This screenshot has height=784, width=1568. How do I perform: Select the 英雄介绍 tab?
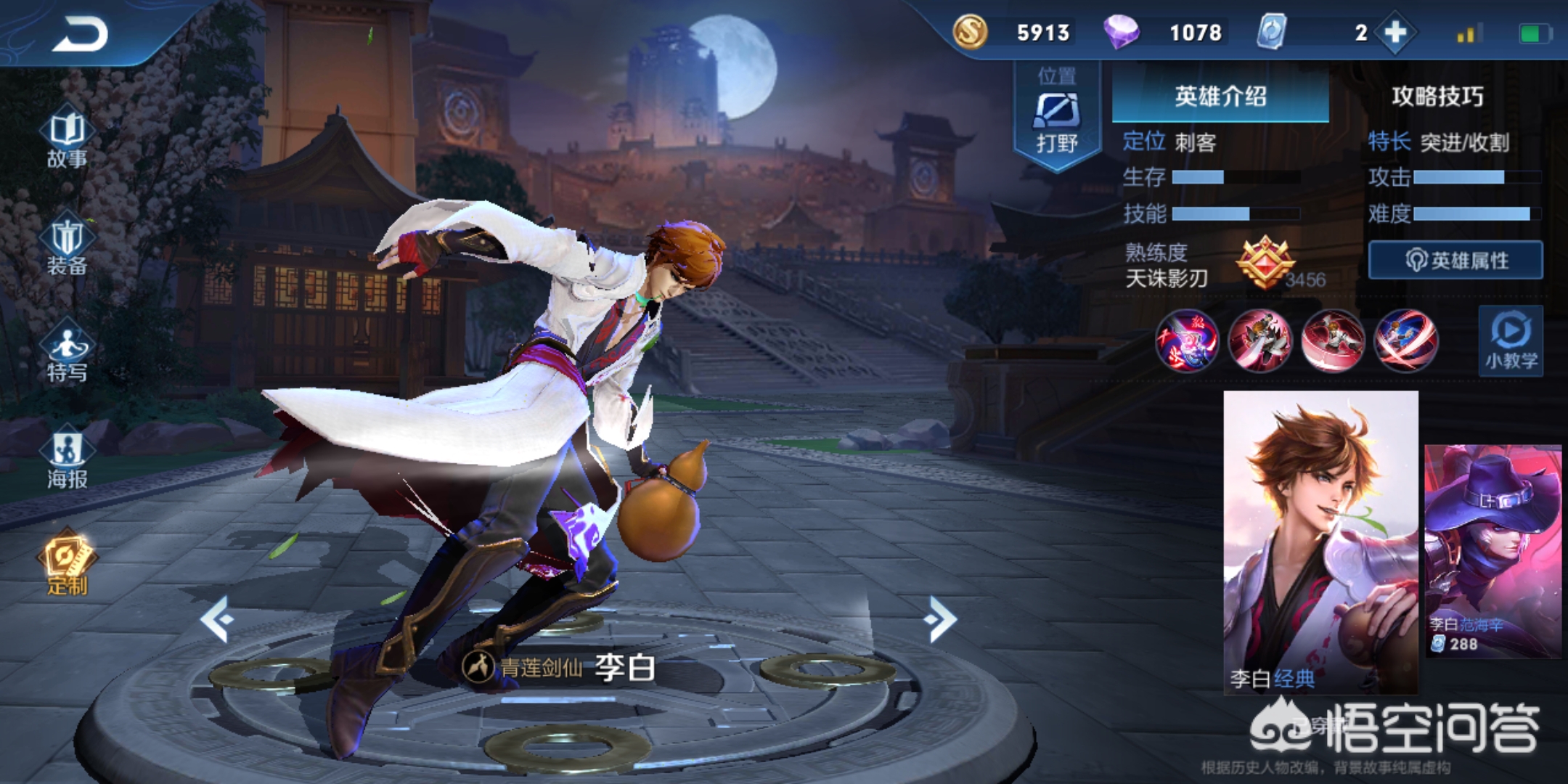(x=1220, y=96)
